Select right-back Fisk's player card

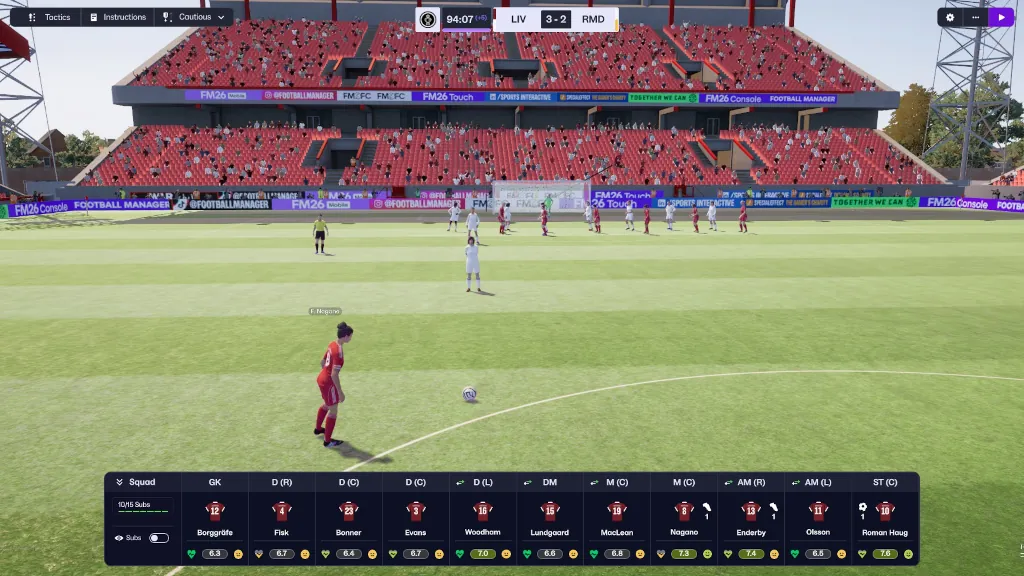pos(282,520)
